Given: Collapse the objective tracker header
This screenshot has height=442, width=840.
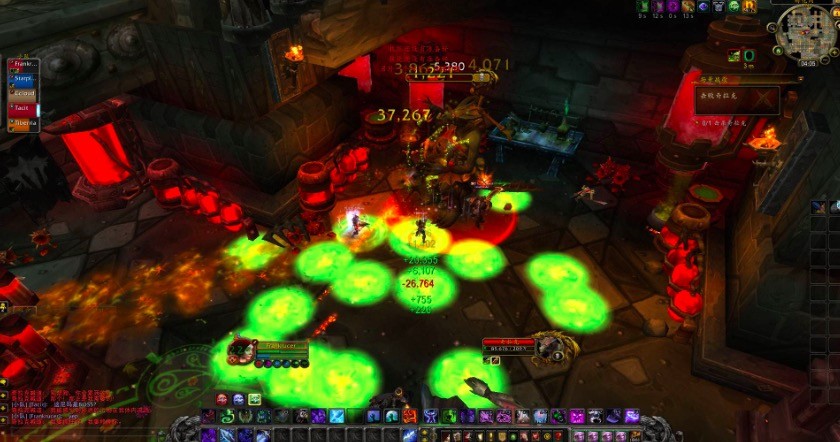Looking at the screenshot, I should click(x=802, y=77).
